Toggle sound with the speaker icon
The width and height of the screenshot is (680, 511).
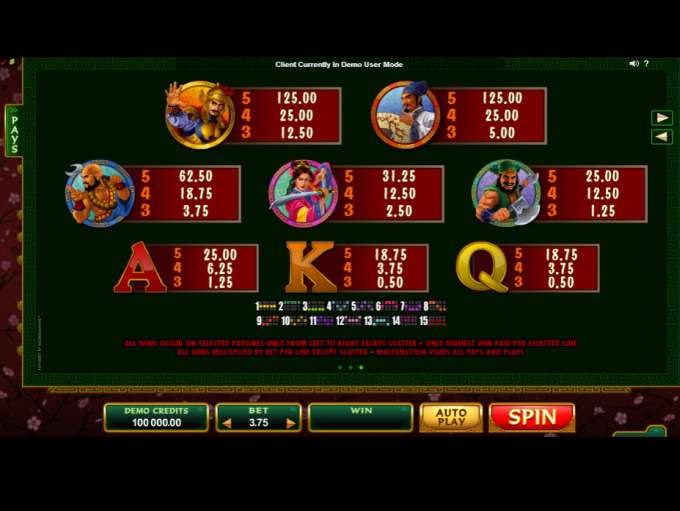pyautogui.click(x=634, y=64)
